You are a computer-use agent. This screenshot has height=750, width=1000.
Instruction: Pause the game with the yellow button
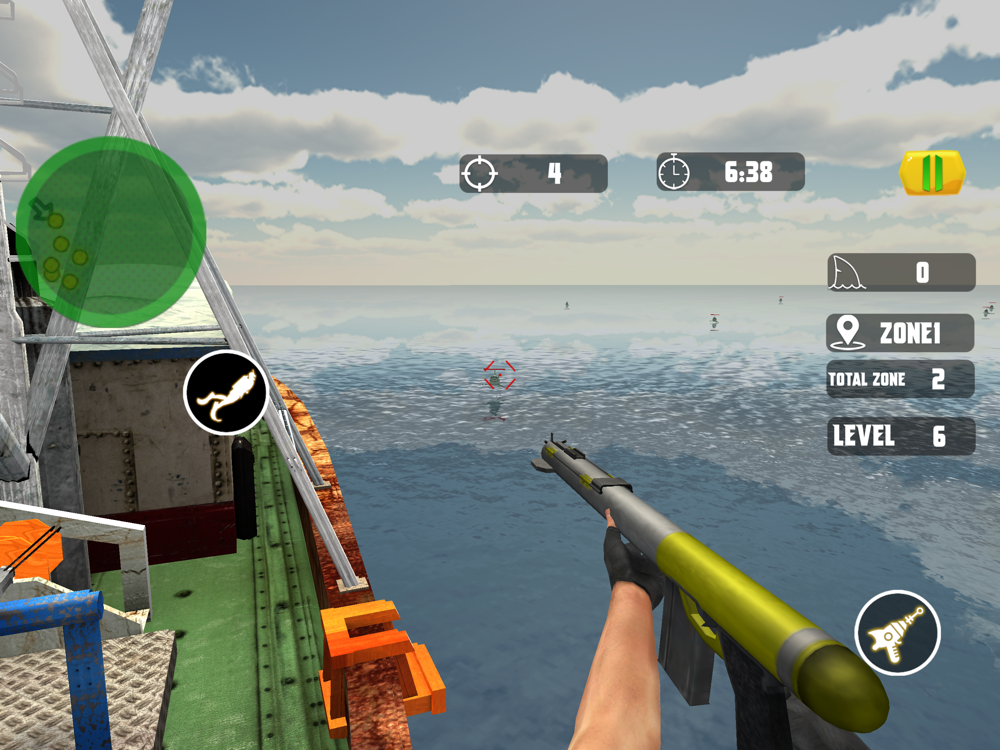pyautogui.click(x=932, y=173)
